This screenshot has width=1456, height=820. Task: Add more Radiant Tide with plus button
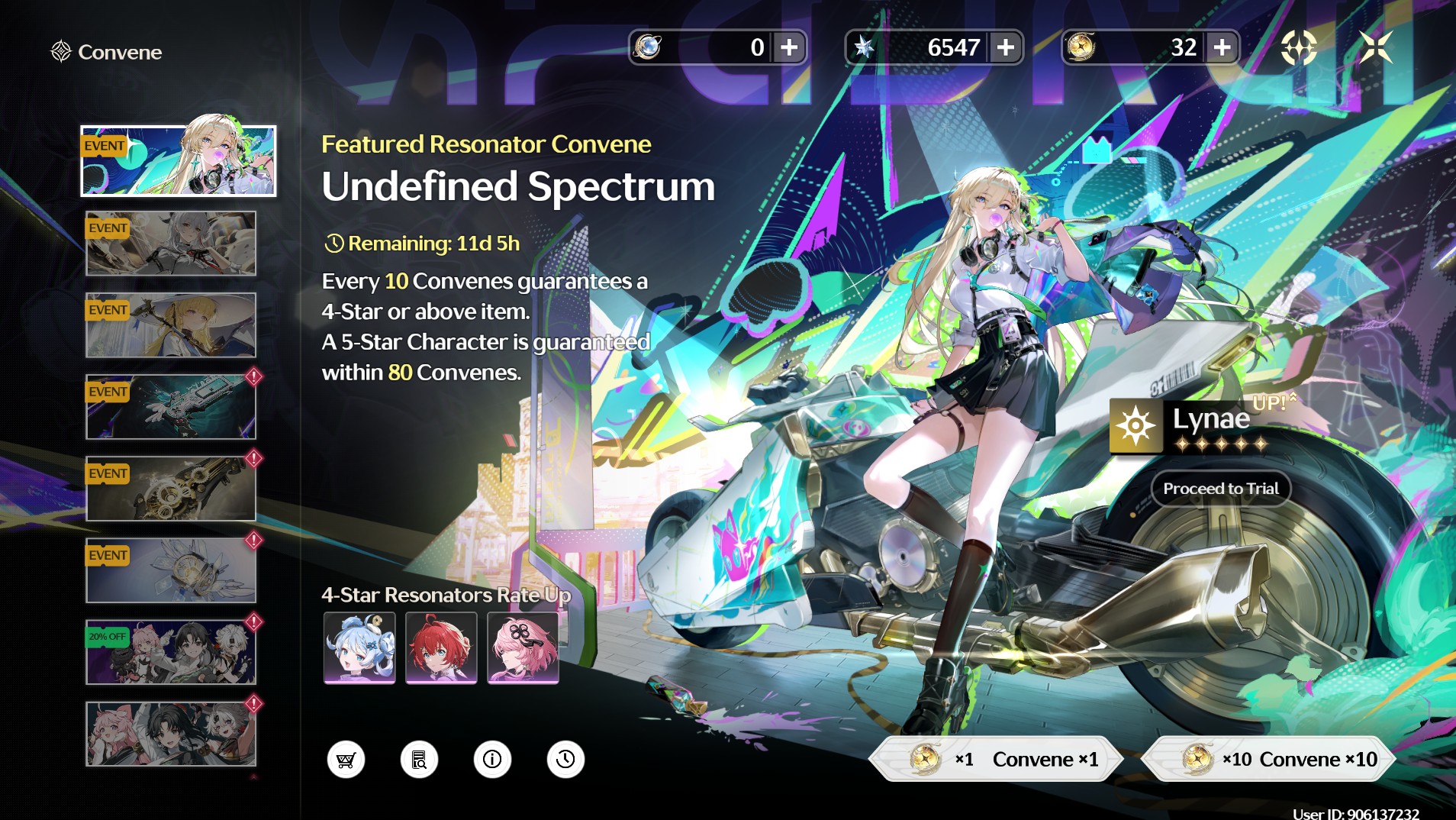(1222, 47)
